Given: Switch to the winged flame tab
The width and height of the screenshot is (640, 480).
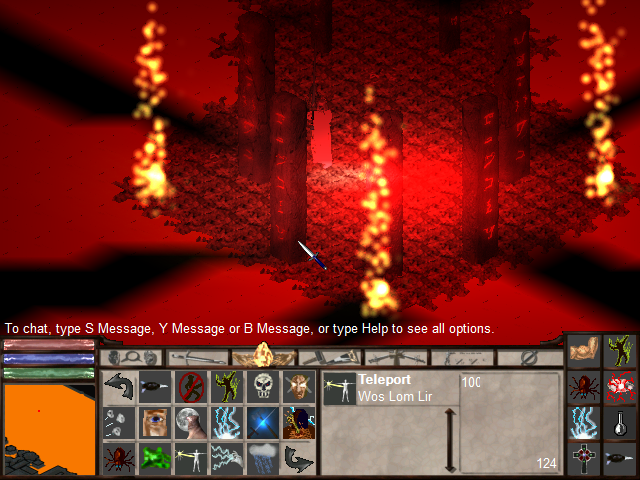Looking at the screenshot, I should pos(265,356).
